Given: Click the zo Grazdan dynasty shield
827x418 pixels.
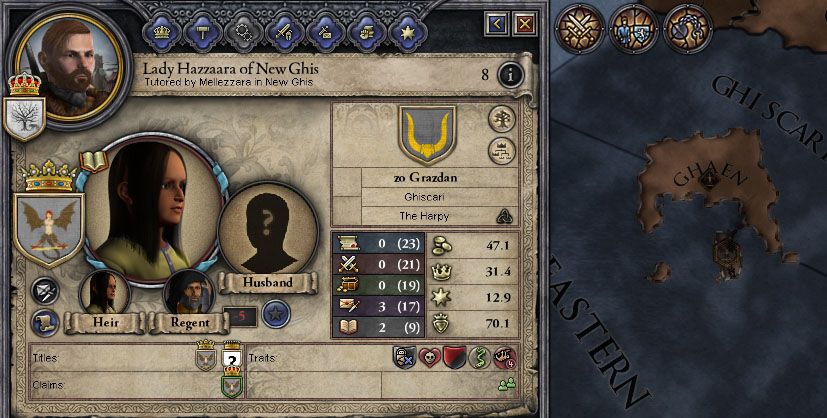Looking at the screenshot, I should coord(426,135).
